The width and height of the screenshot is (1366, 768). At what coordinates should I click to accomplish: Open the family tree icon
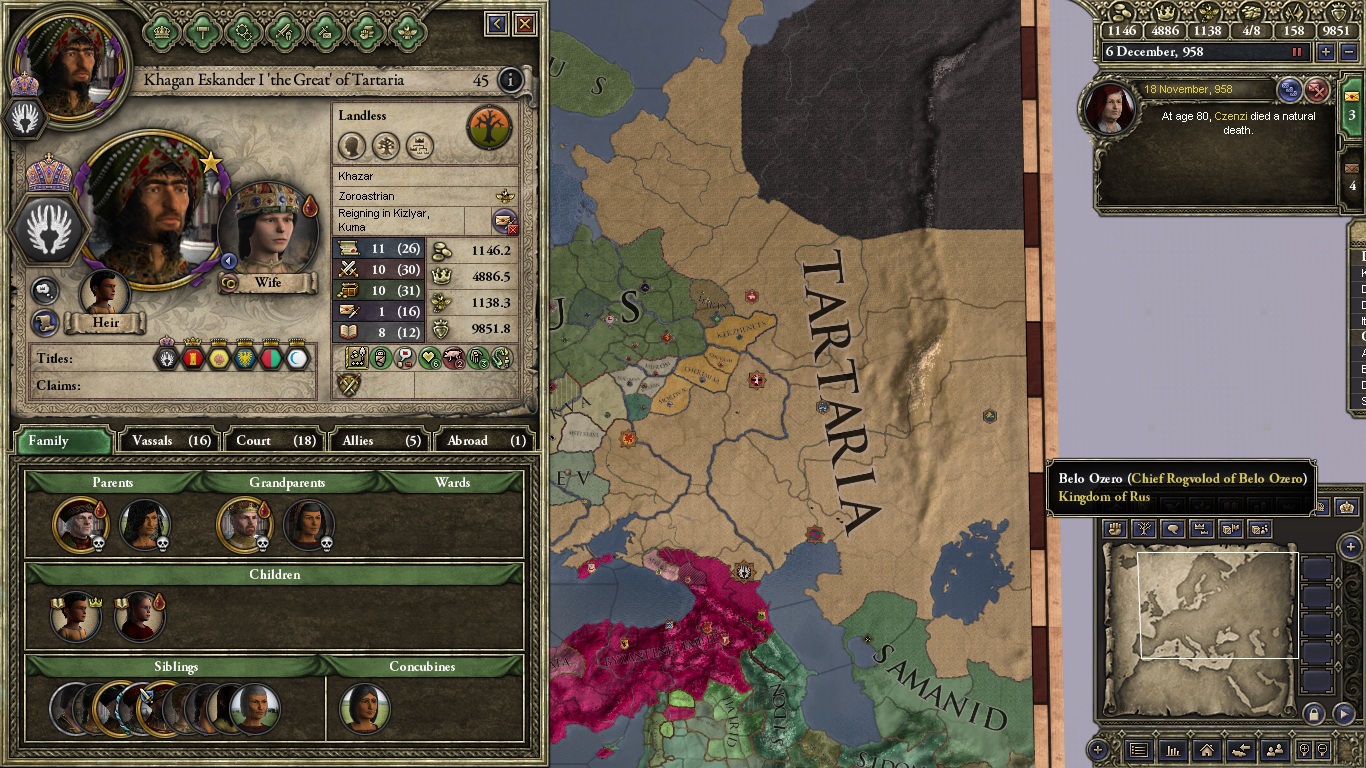click(489, 128)
